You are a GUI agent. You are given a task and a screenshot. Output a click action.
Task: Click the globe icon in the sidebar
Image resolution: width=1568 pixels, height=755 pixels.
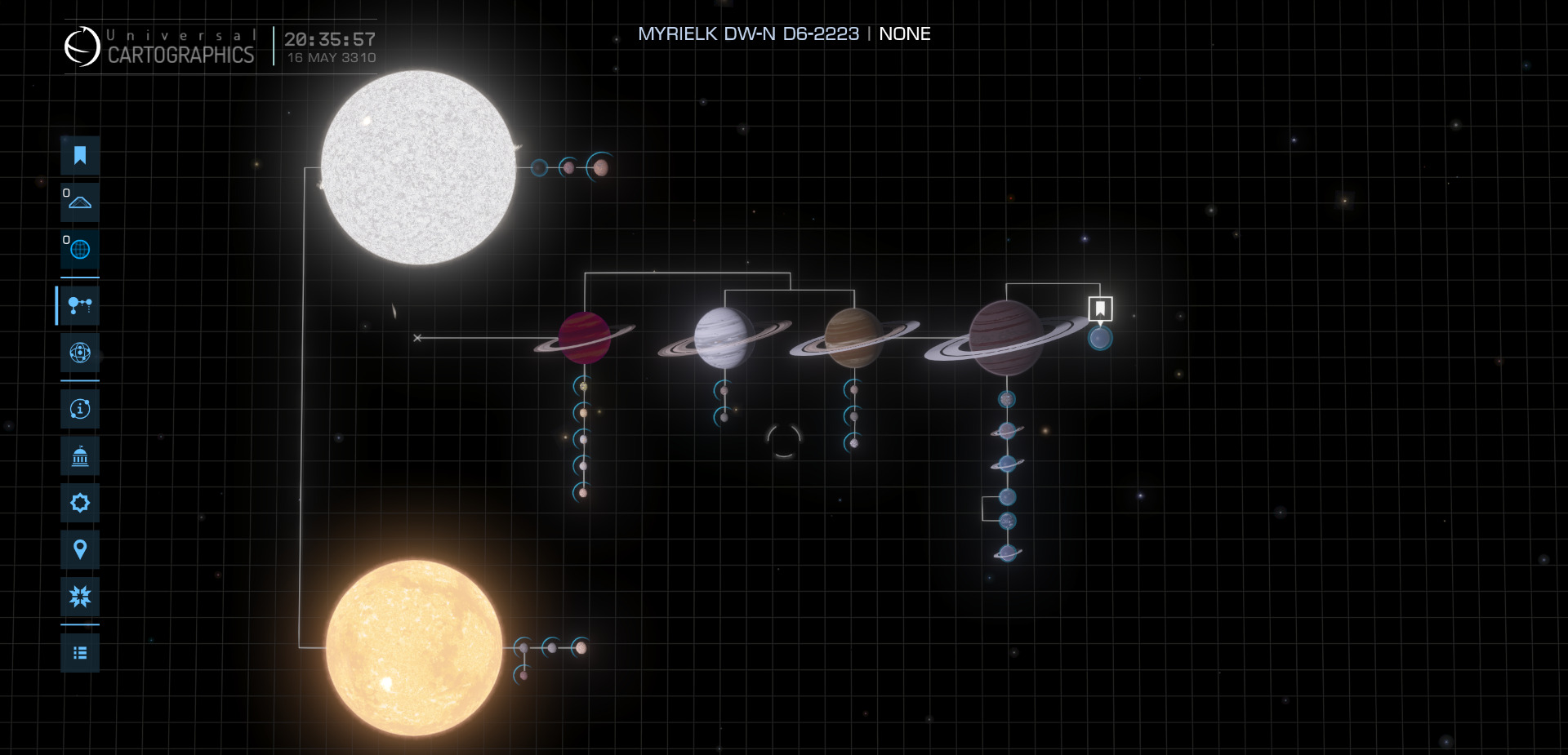click(80, 249)
